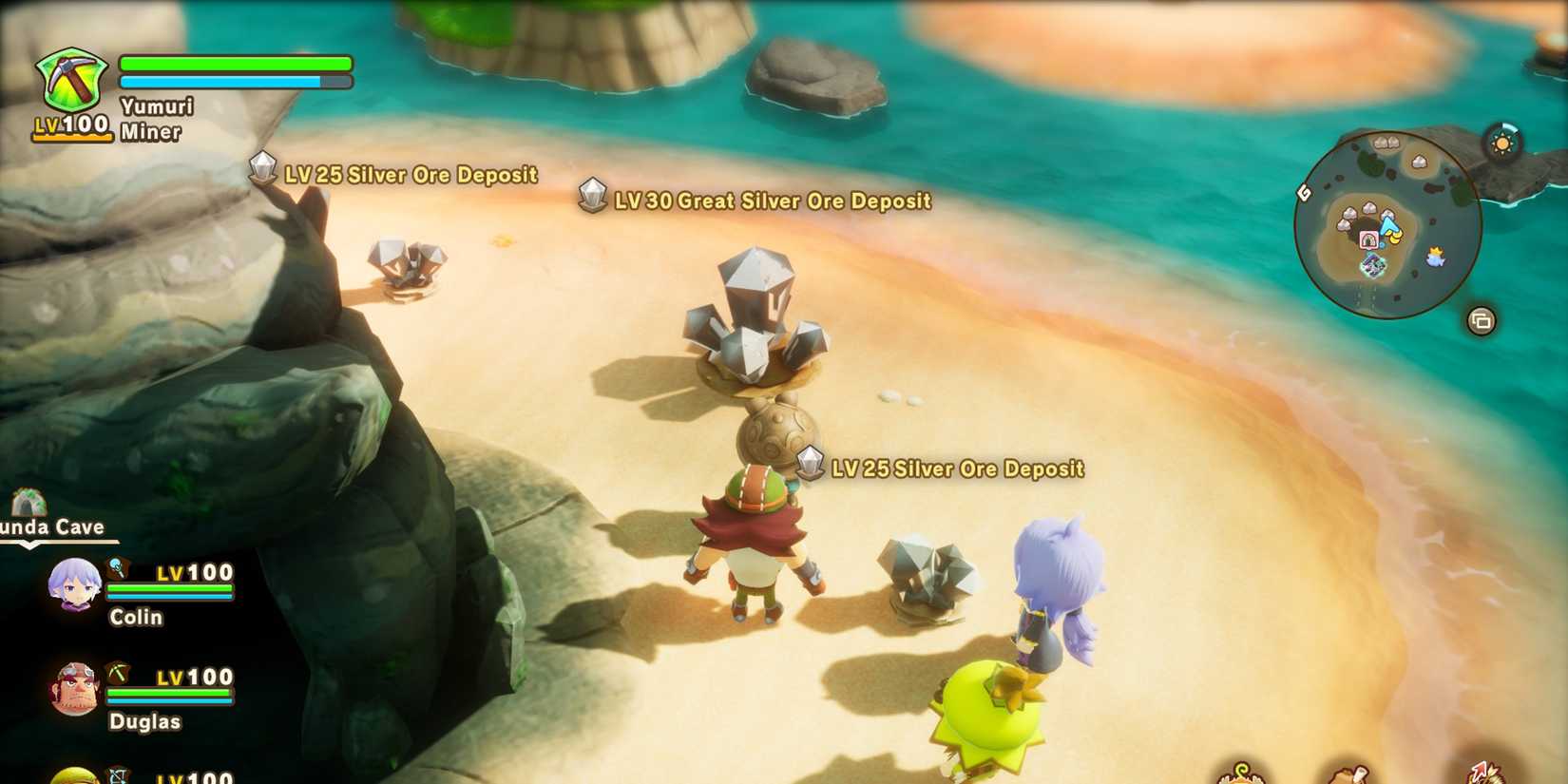Click the crowned fish marker on the minimap
The image size is (1568, 784).
[1436, 255]
